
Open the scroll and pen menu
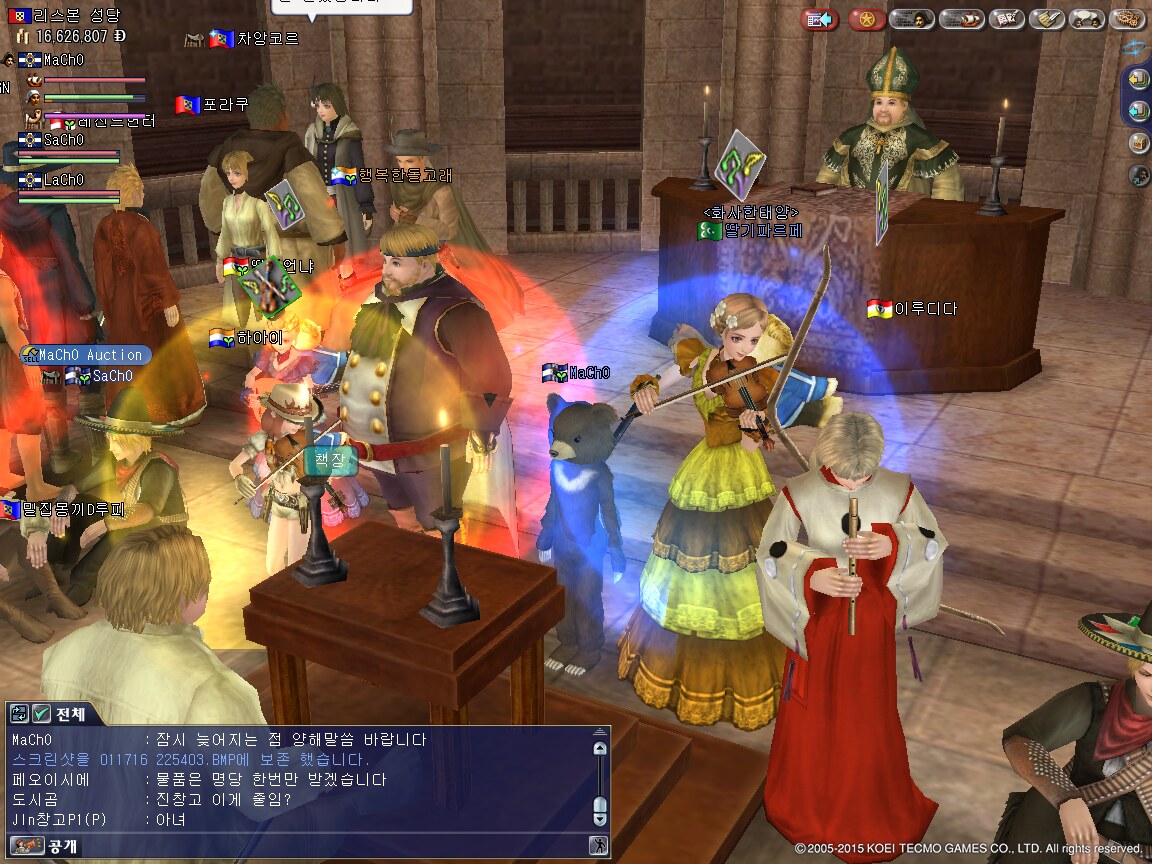[1046, 19]
